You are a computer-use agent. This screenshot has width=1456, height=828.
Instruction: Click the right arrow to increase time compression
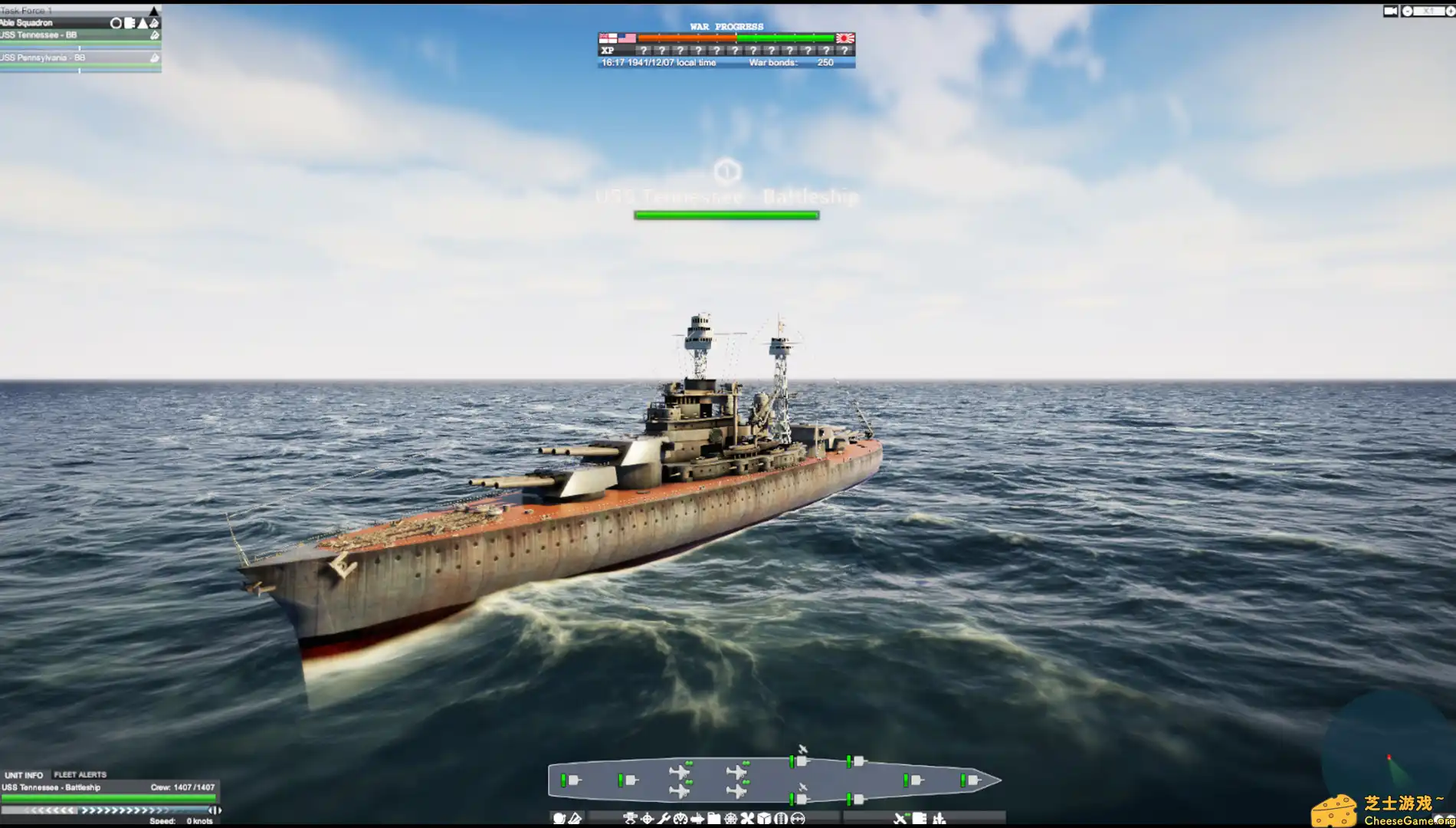(1451, 11)
